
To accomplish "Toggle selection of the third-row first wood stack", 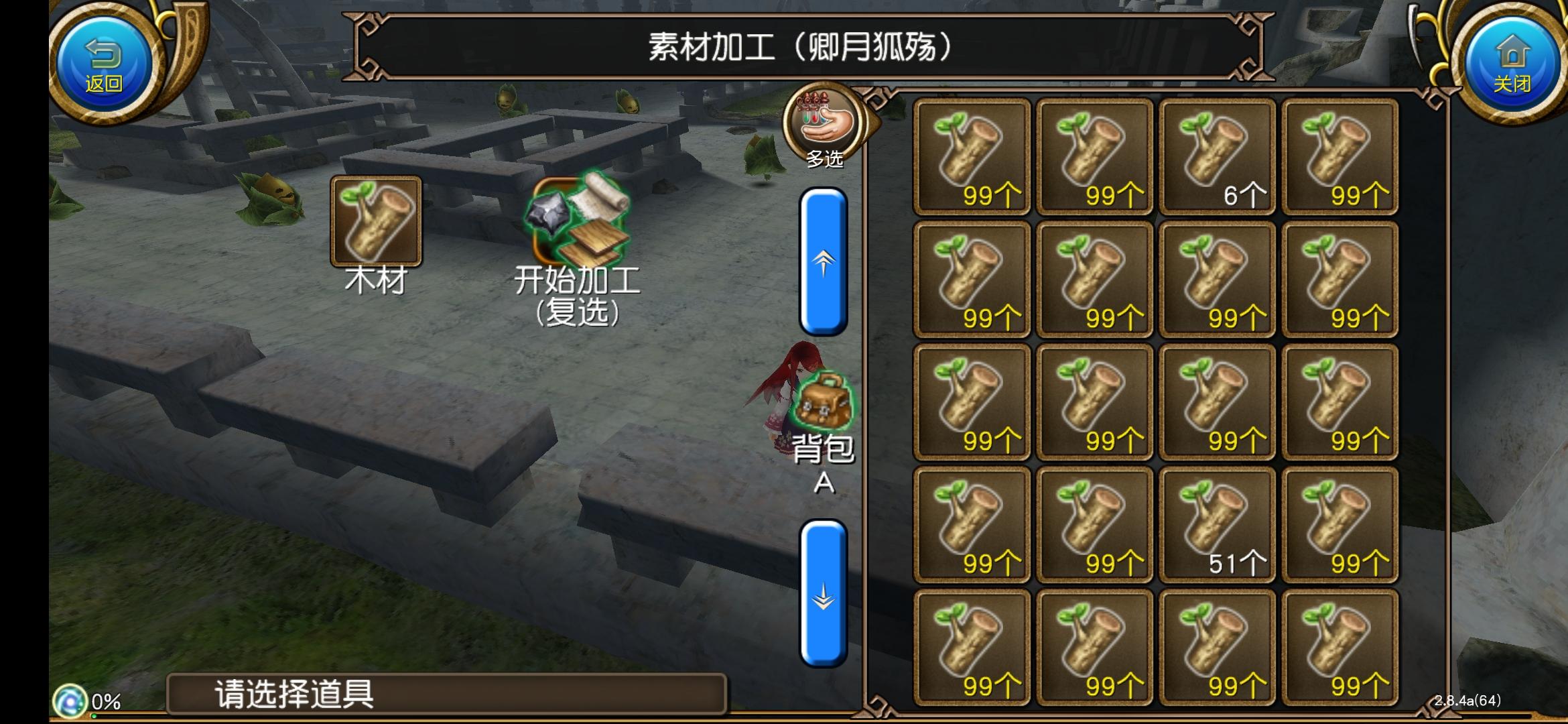I will pyautogui.click(x=970, y=402).
